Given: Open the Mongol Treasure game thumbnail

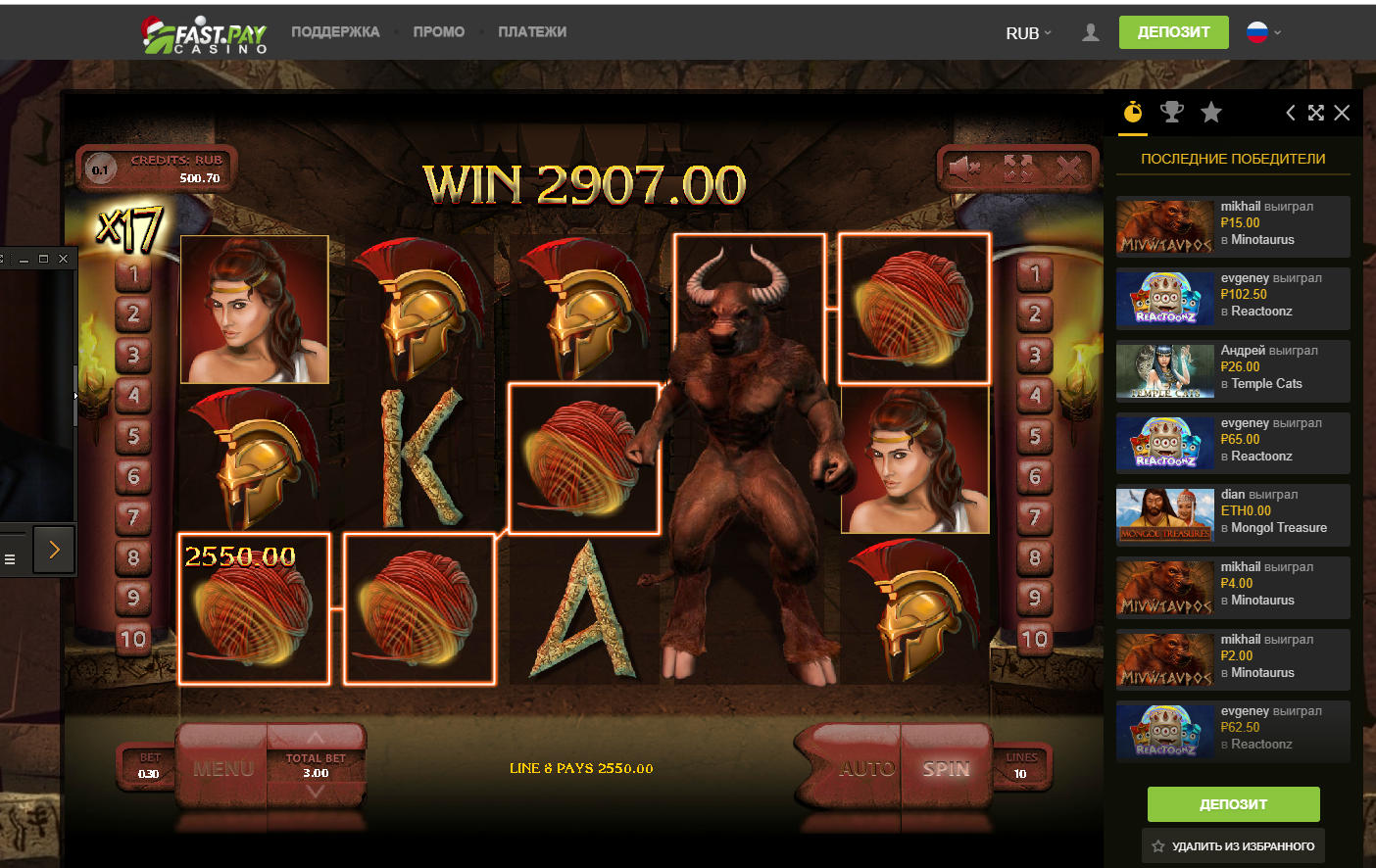Looking at the screenshot, I should (1165, 515).
